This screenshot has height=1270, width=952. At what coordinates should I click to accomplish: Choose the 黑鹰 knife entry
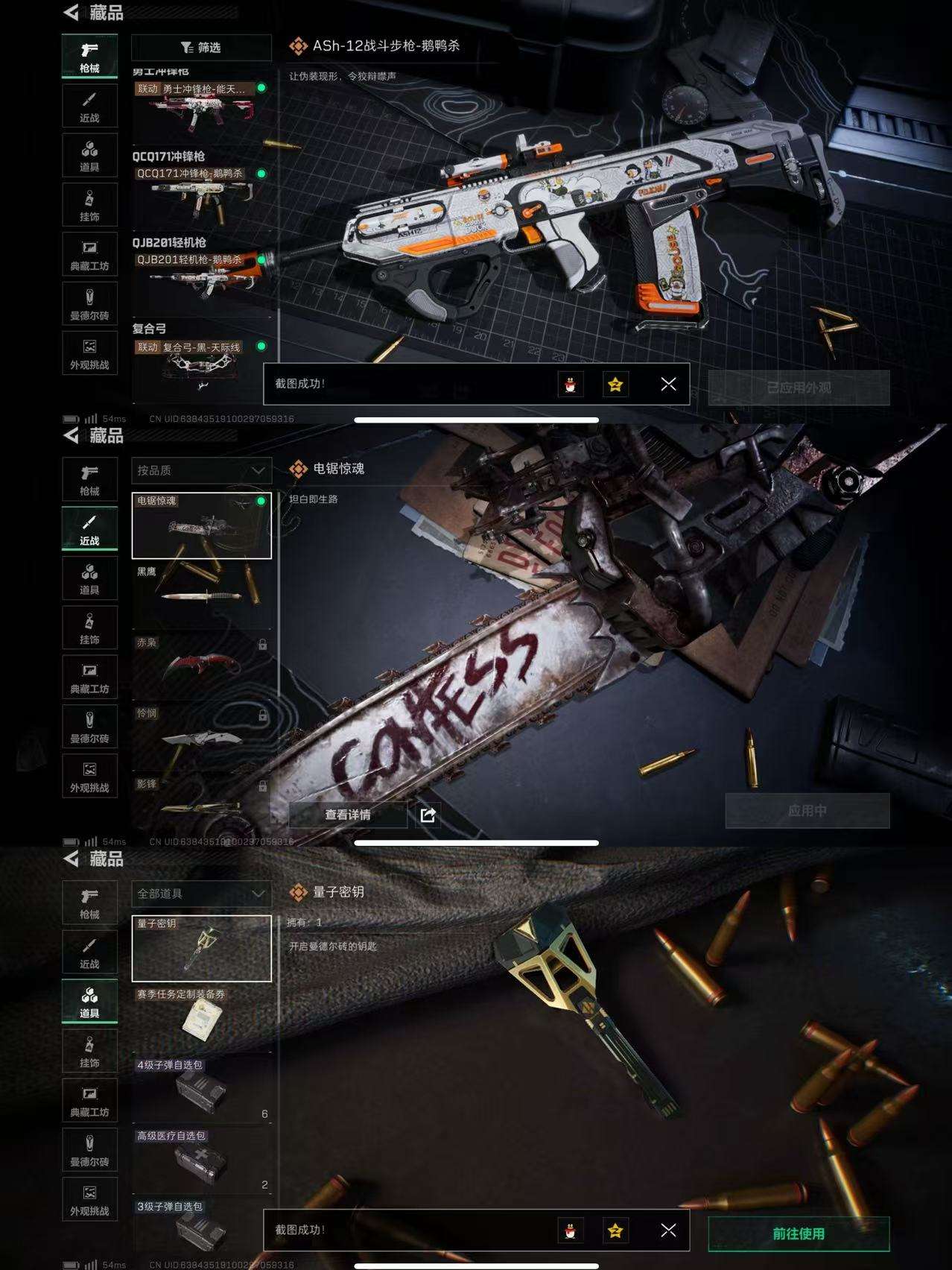click(x=201, y=594)
